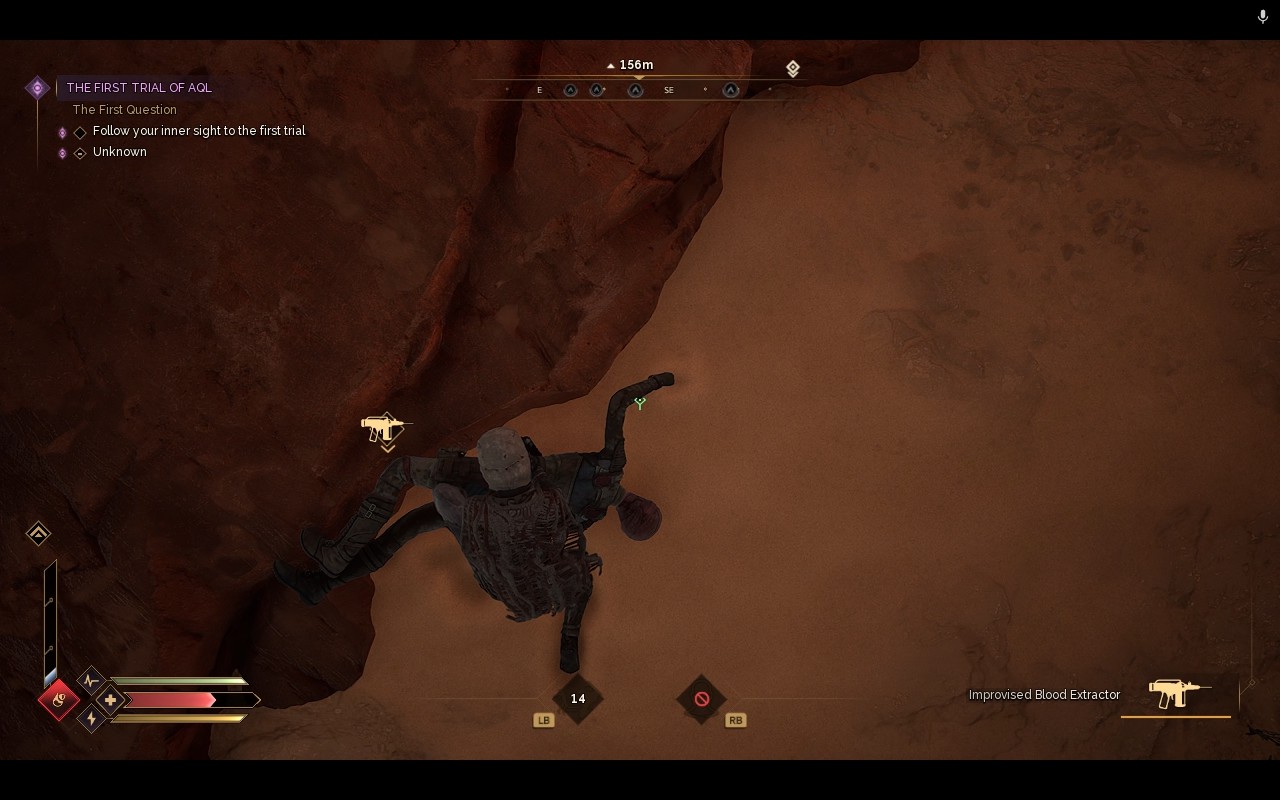Image resolution: width=1280 pixels, height=800 pixels.
Task: Select the diamond chevron icon above gauge
Action: click(x=38, y=533)
